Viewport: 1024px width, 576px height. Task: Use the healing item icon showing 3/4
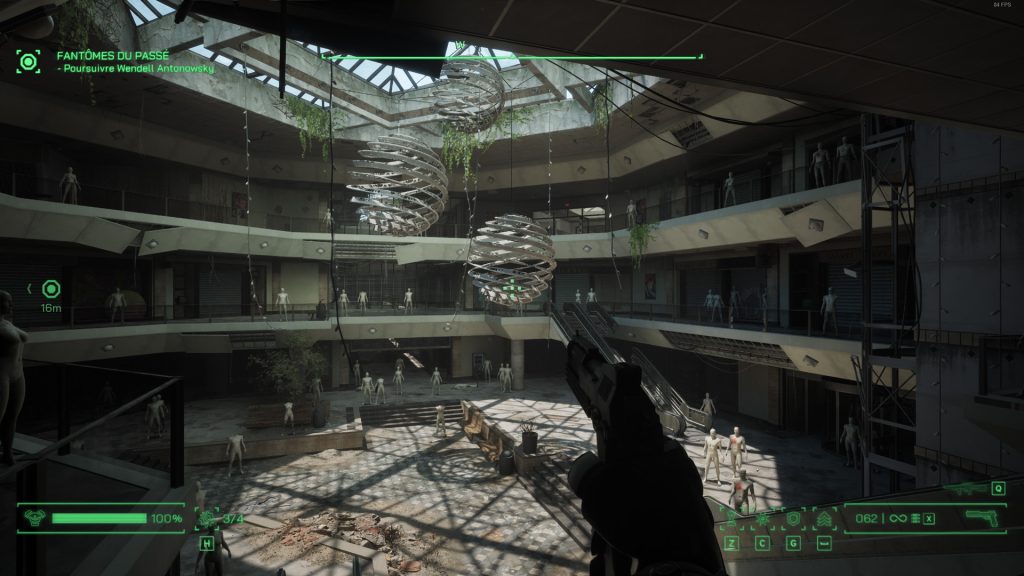point(209,518)
